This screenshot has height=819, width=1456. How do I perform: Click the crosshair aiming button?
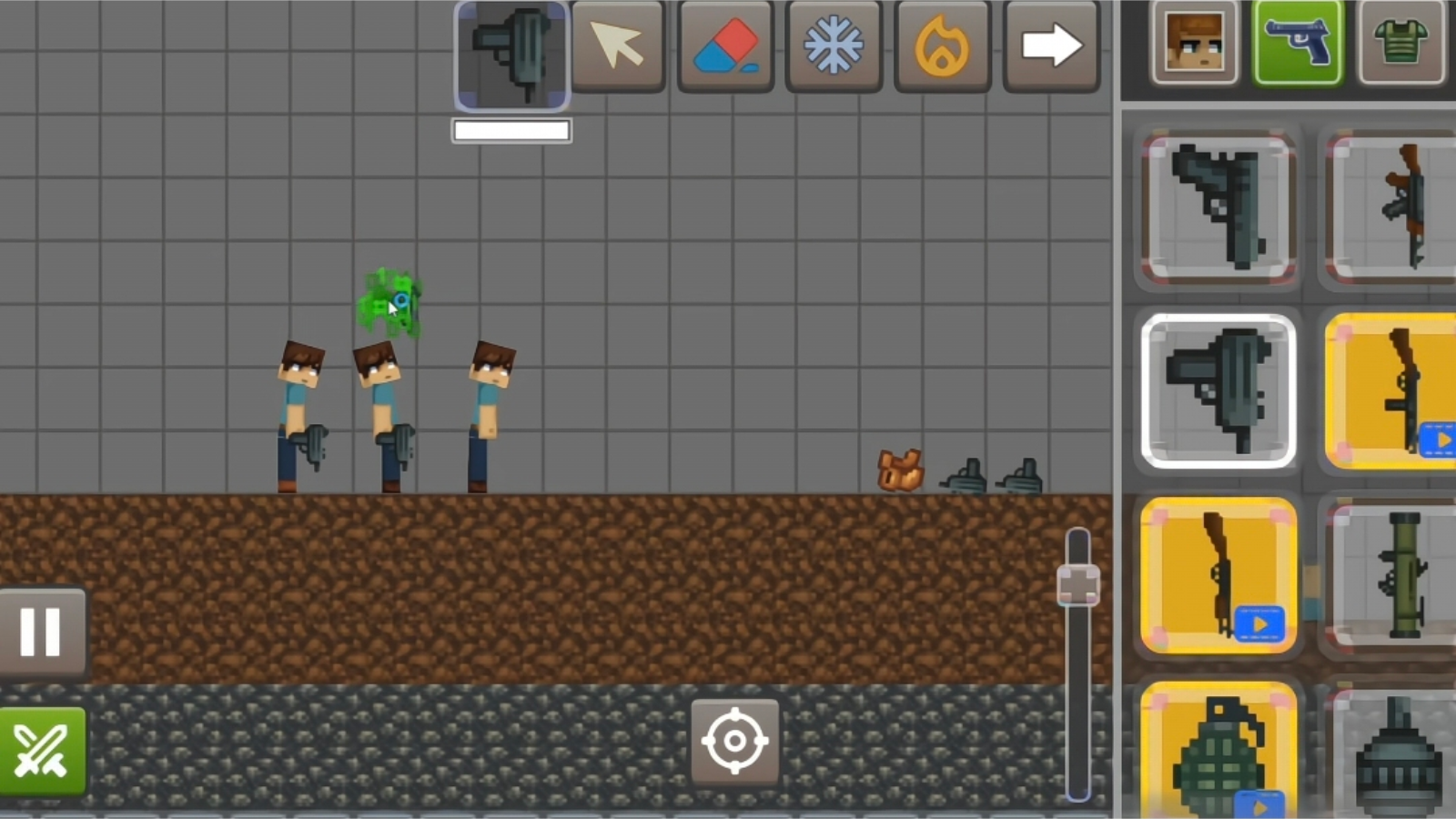click(735, 741)
